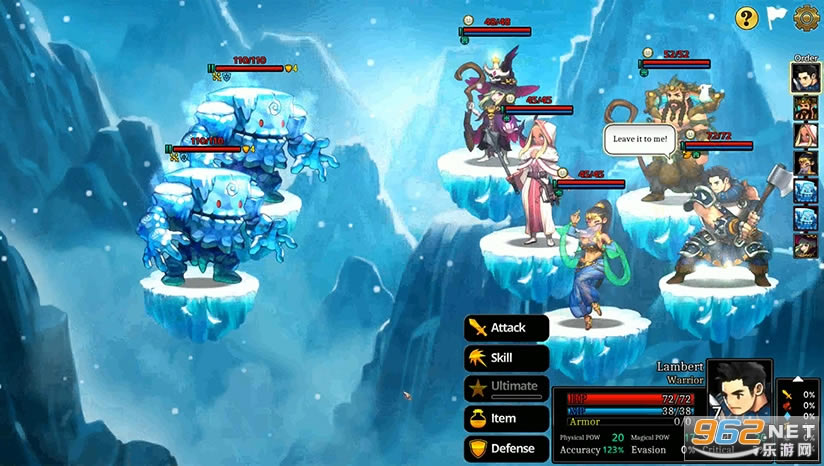Select Lambert's portrait heading the turn order
Image resolution: width=824 pixels, height=466 pixels.
tap(806, 78)
